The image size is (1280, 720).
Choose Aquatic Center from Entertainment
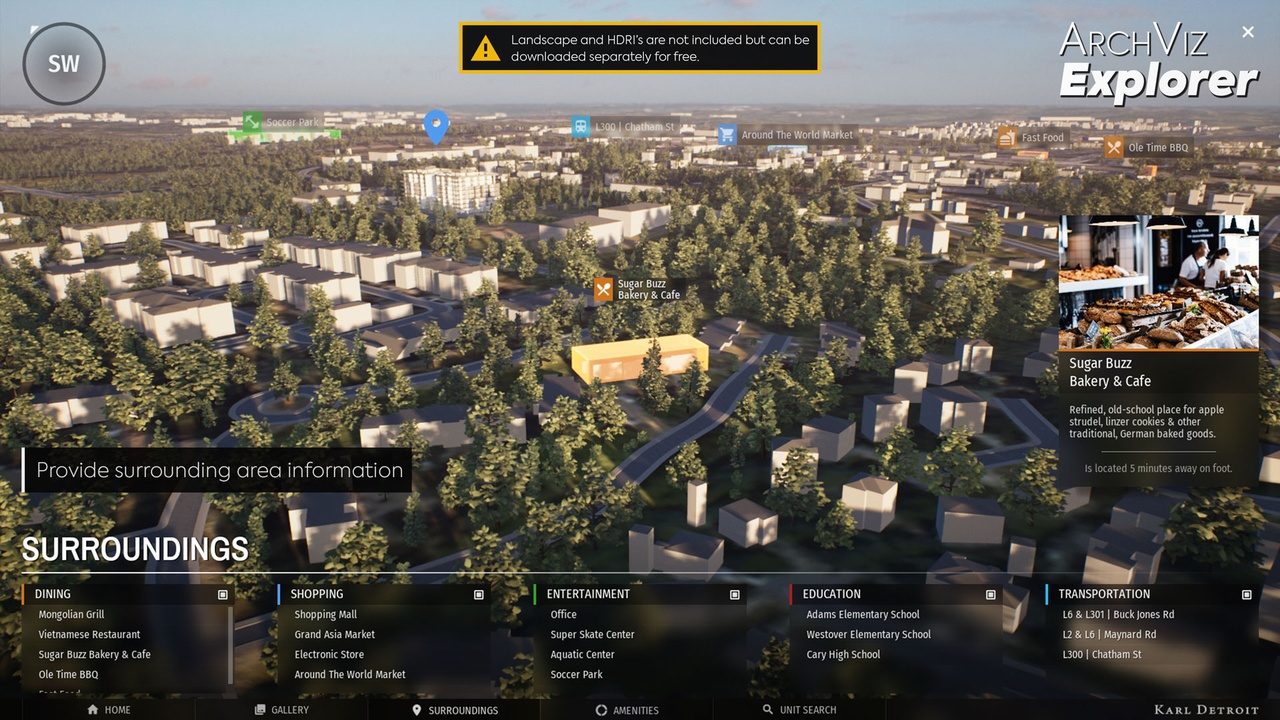point(582,655)
